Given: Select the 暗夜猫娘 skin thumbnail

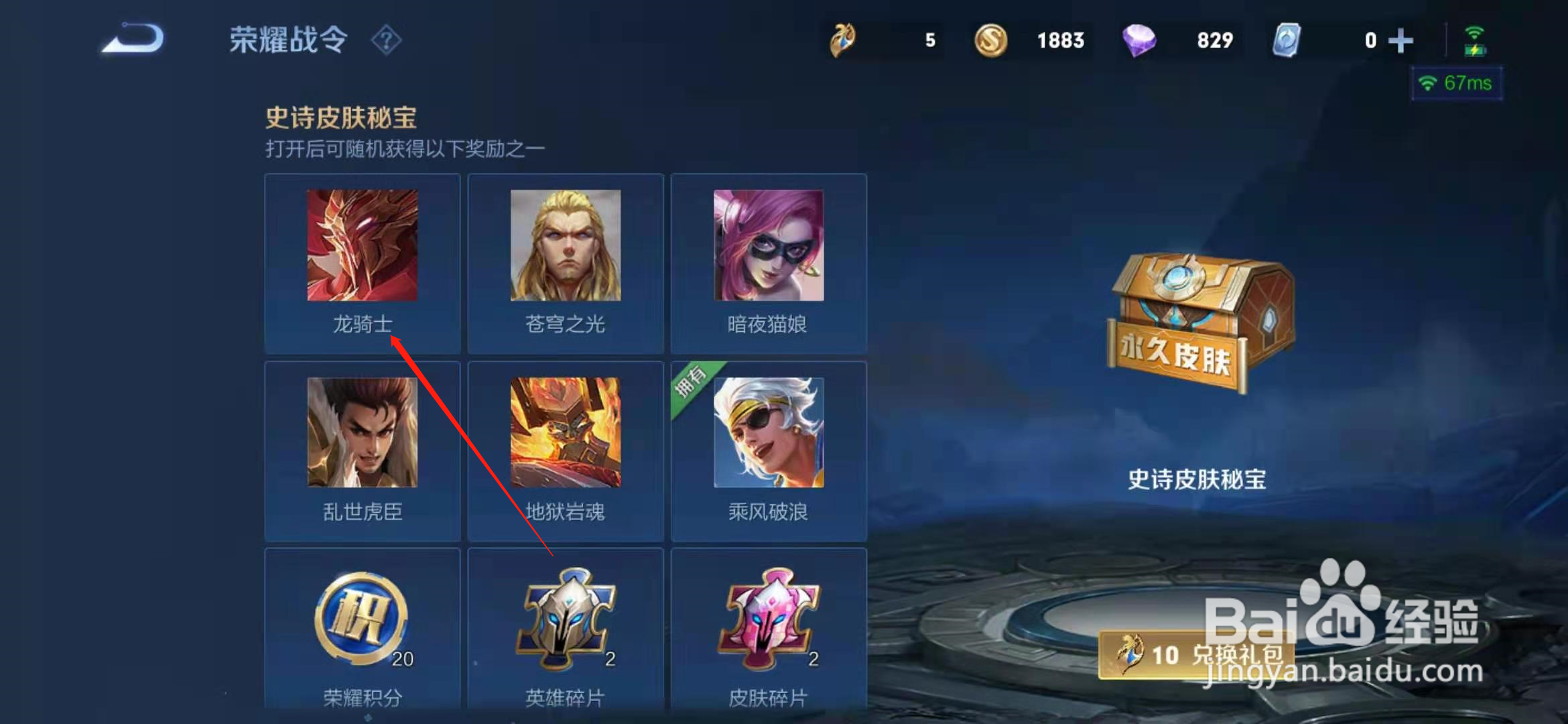Looking at the screenshot, I should 769,245.
